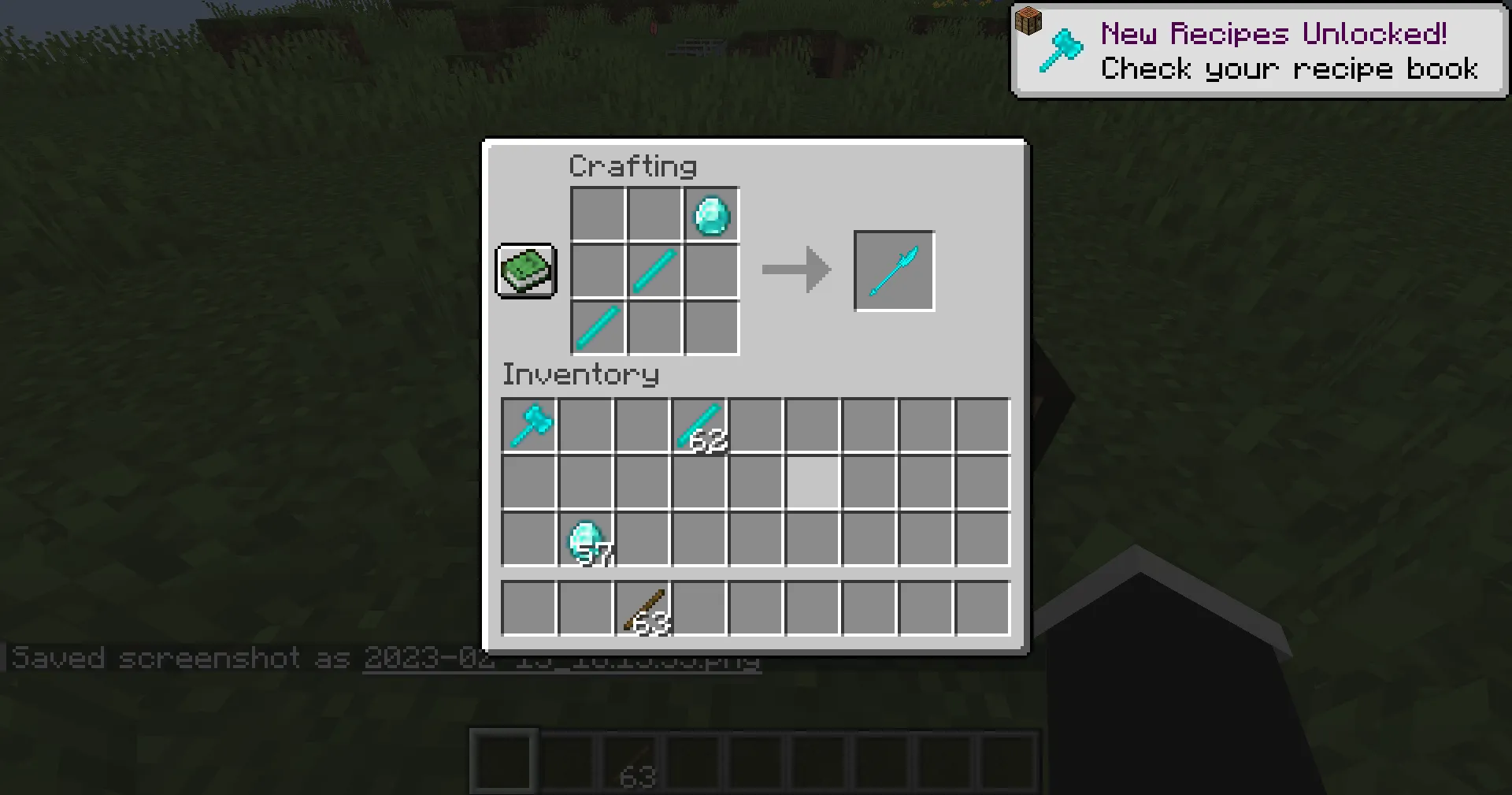This screenshot has width=1512, height=795.
Task: Click the crafting table icon in the toast
Action: click(x=1029, y=20)
